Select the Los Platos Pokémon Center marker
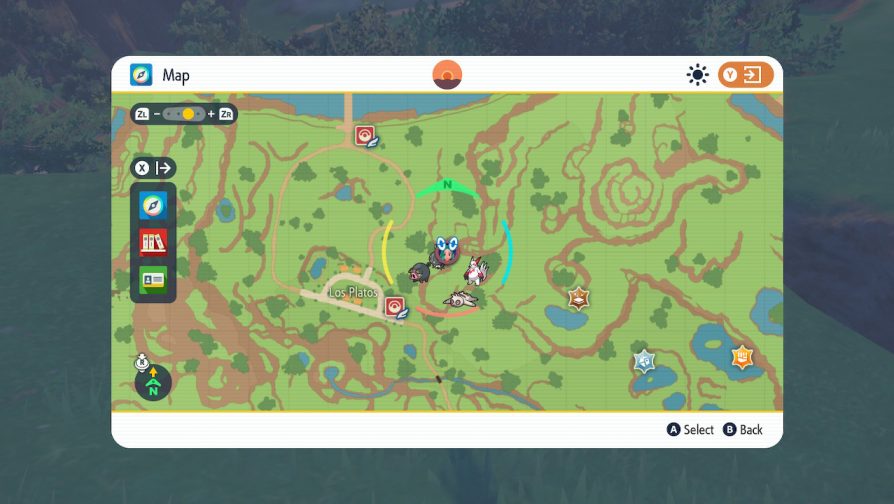This screenshot has height=504, width=894. click(x=396, y=307)
